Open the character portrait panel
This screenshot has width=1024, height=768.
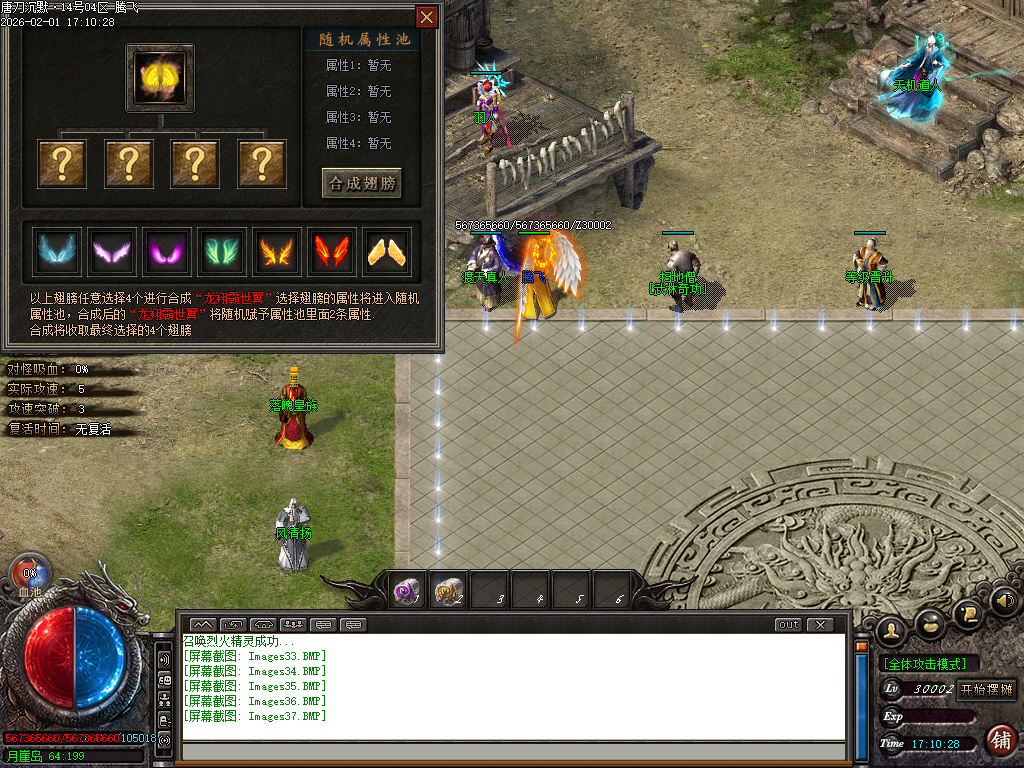(890, 629)
